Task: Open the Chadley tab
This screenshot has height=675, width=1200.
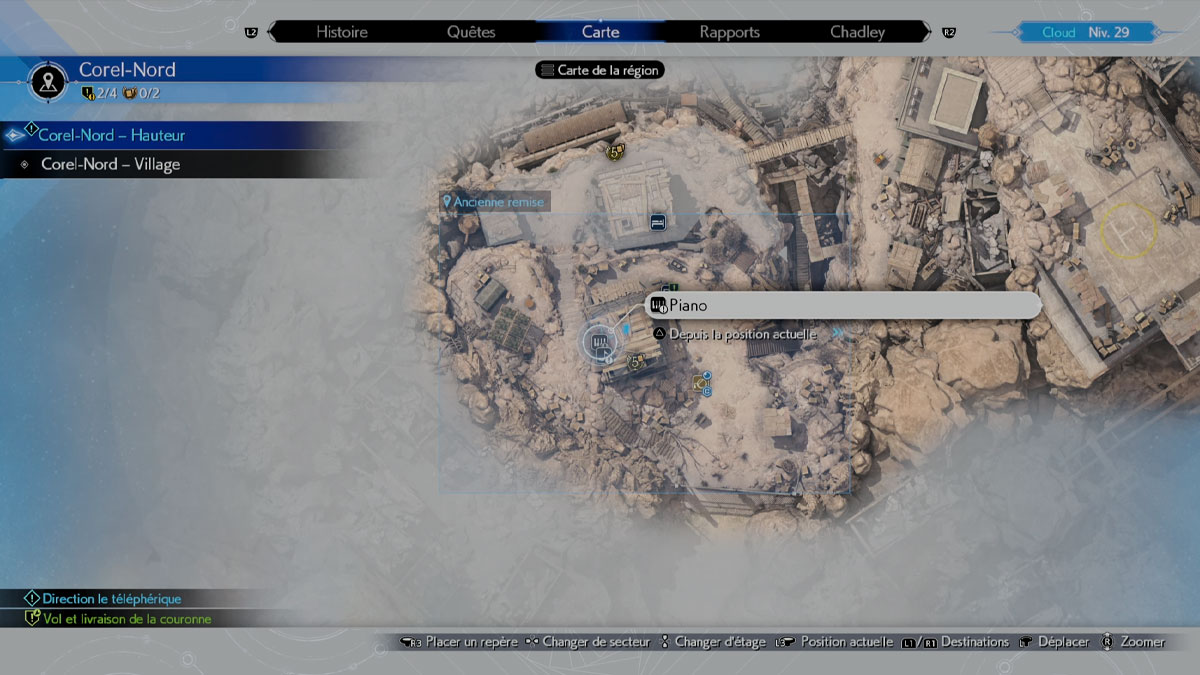Action: [857, 32]
